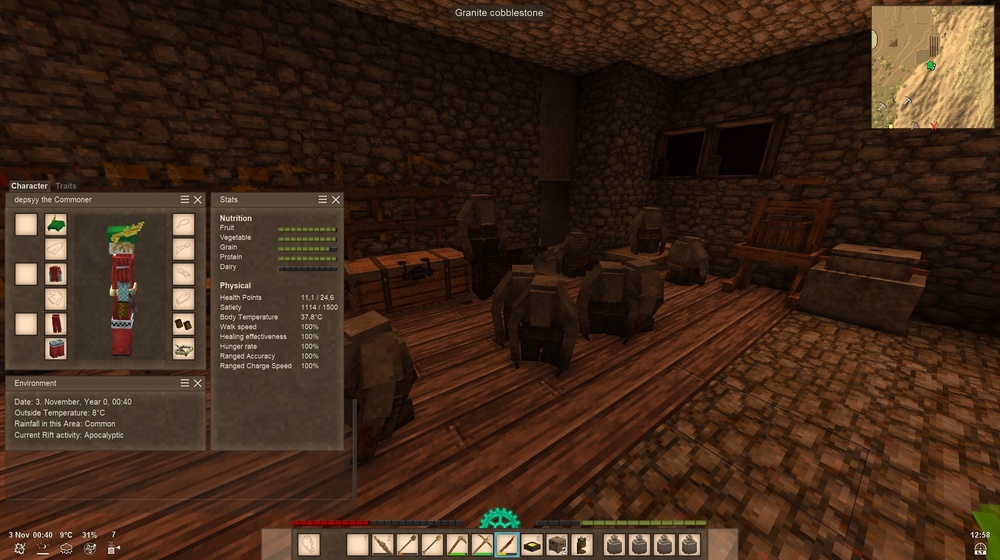The image size is (1000, 560).
Task: Select the first backpack bag slot
Action: click(614, 544)
